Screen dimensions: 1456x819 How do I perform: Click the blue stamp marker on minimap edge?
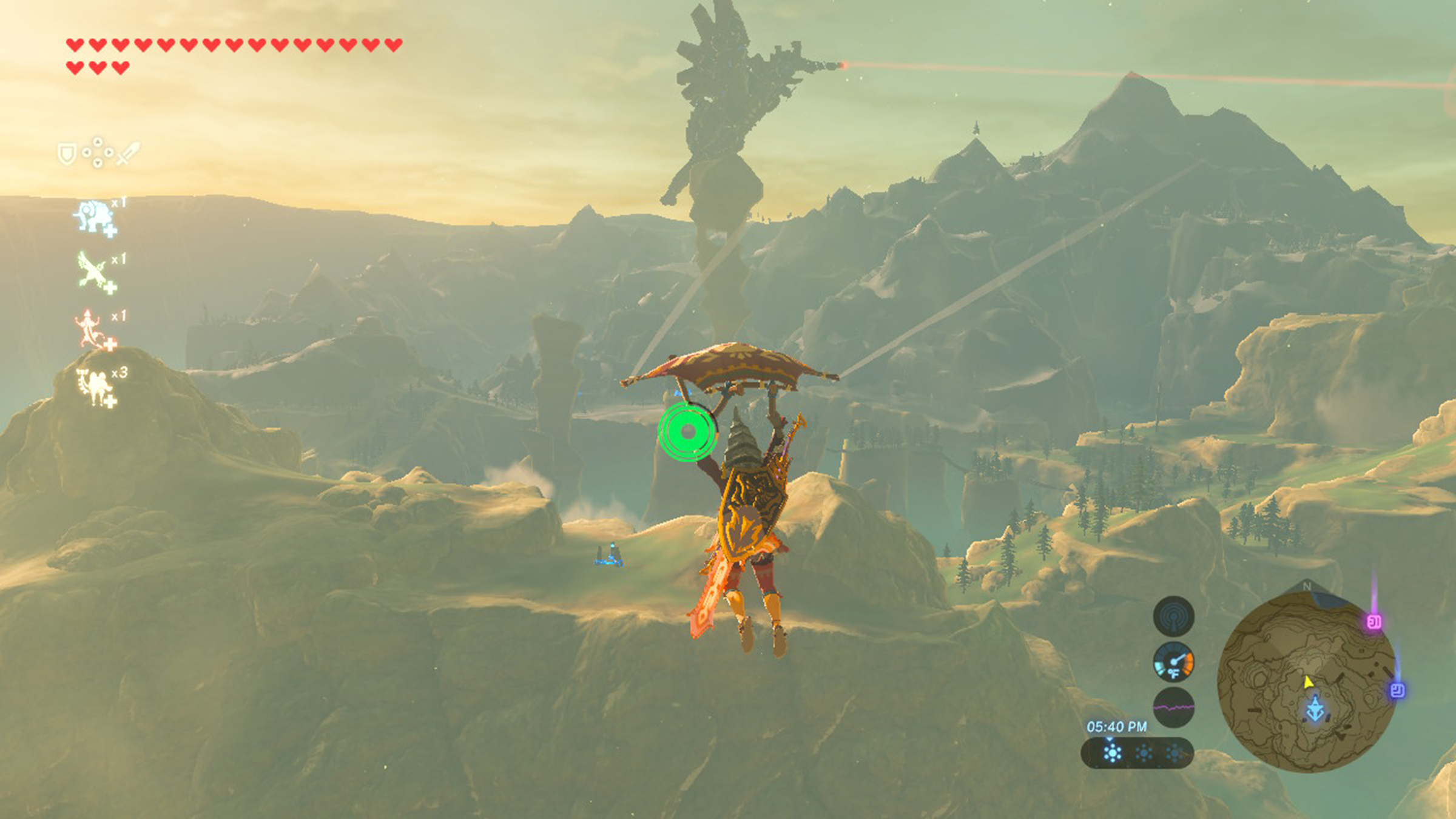1397,690
